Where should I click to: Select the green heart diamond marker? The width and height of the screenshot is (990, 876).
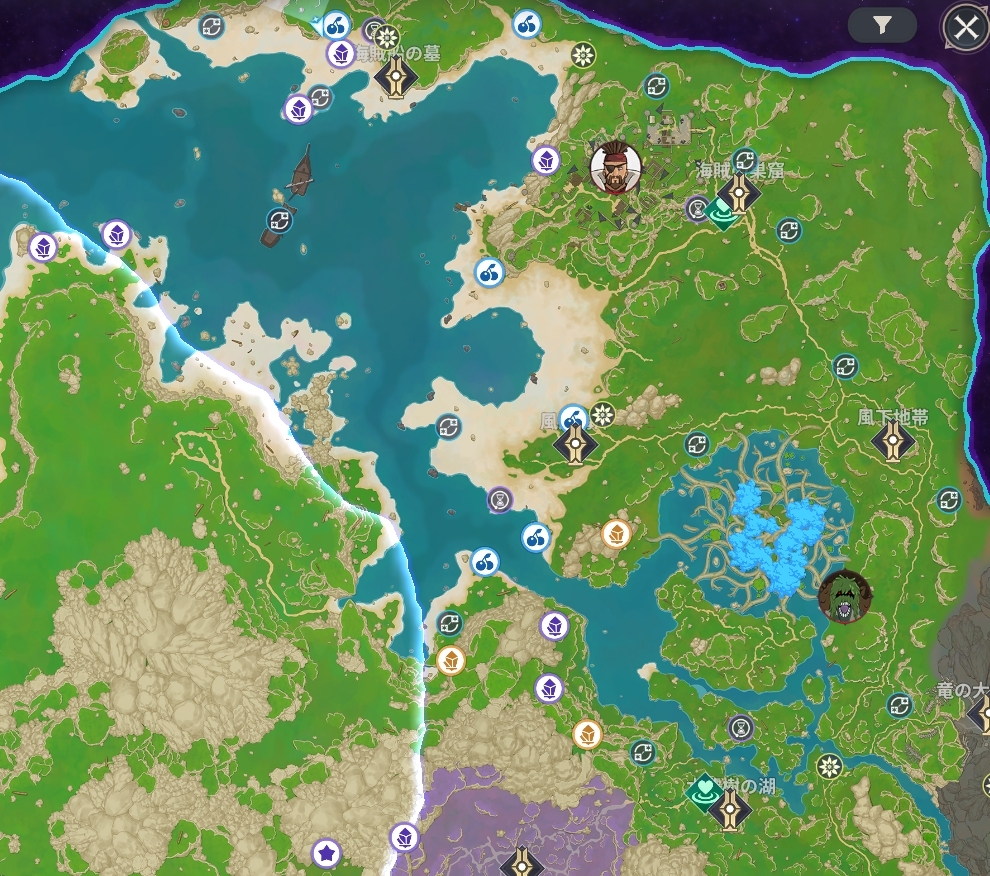pyautogui.click(x=705, y=792)
